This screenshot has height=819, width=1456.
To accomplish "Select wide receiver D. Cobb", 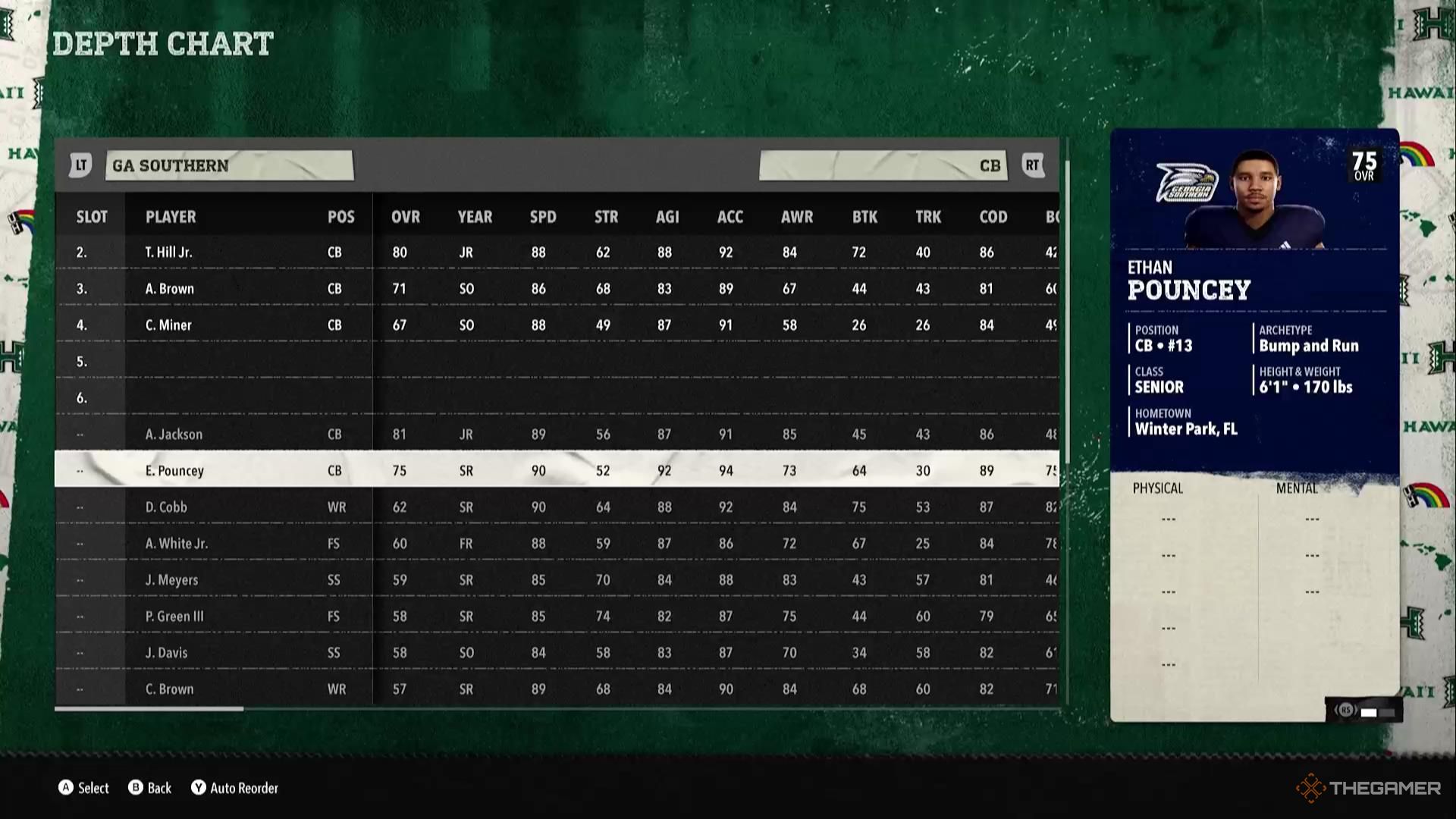I will click(166, 507).
